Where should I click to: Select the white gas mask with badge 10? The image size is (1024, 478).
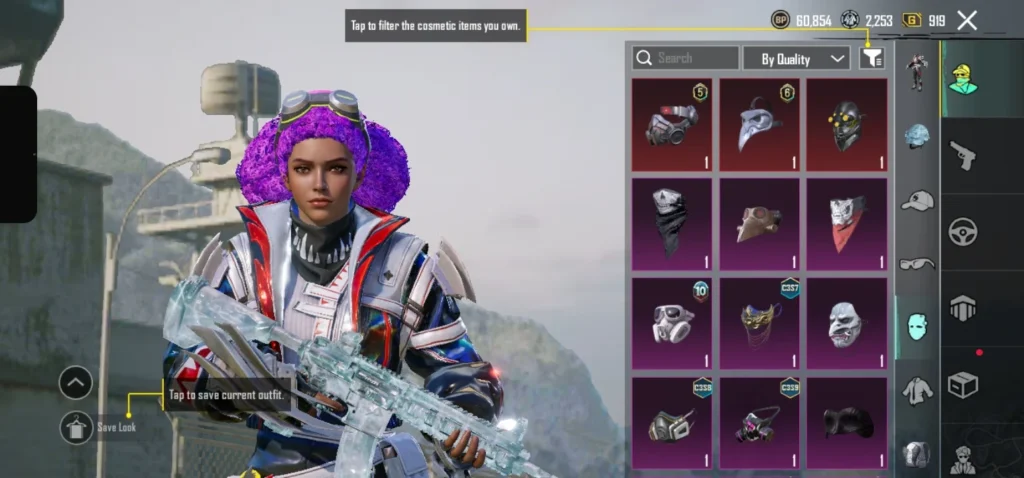(x=672, y=323)
